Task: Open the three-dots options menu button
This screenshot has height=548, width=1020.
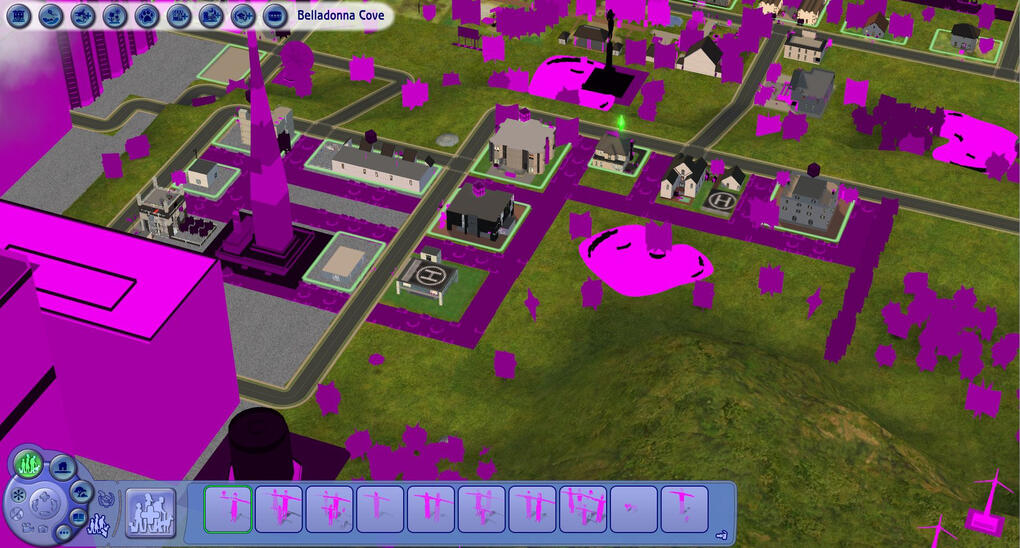Action: point(61,532)
